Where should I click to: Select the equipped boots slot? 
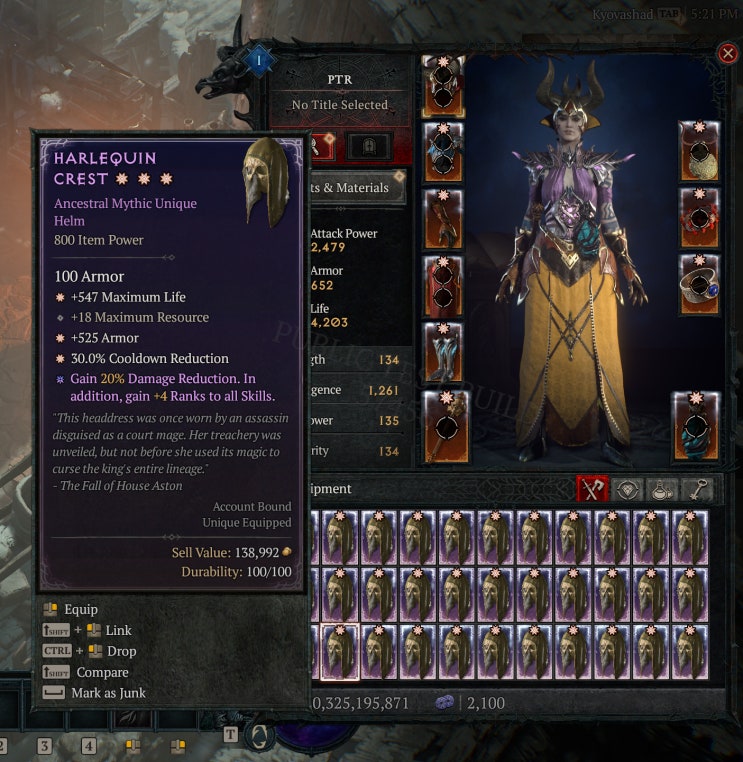click(x=443, y=352)
